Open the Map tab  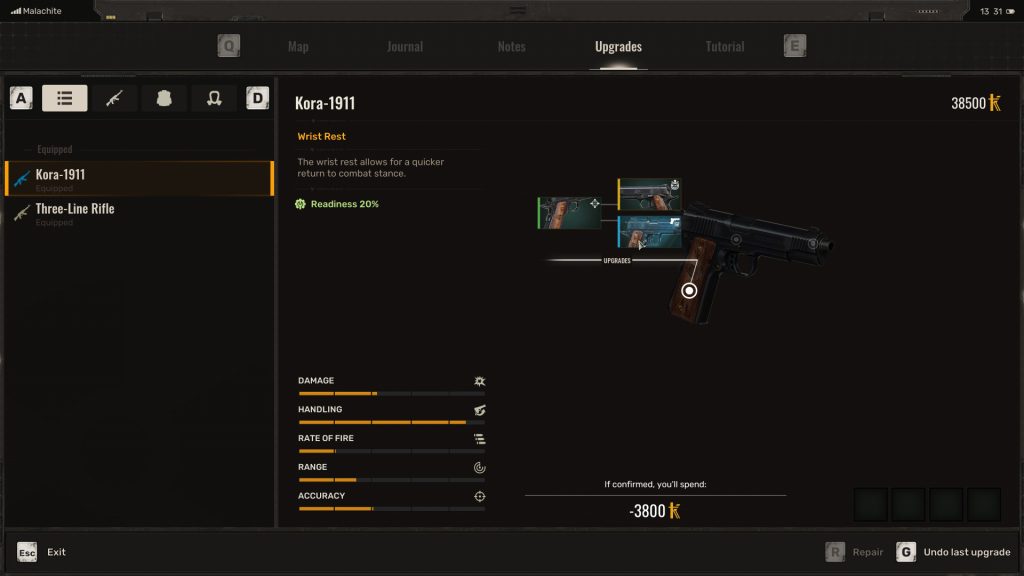pos(298,47)
